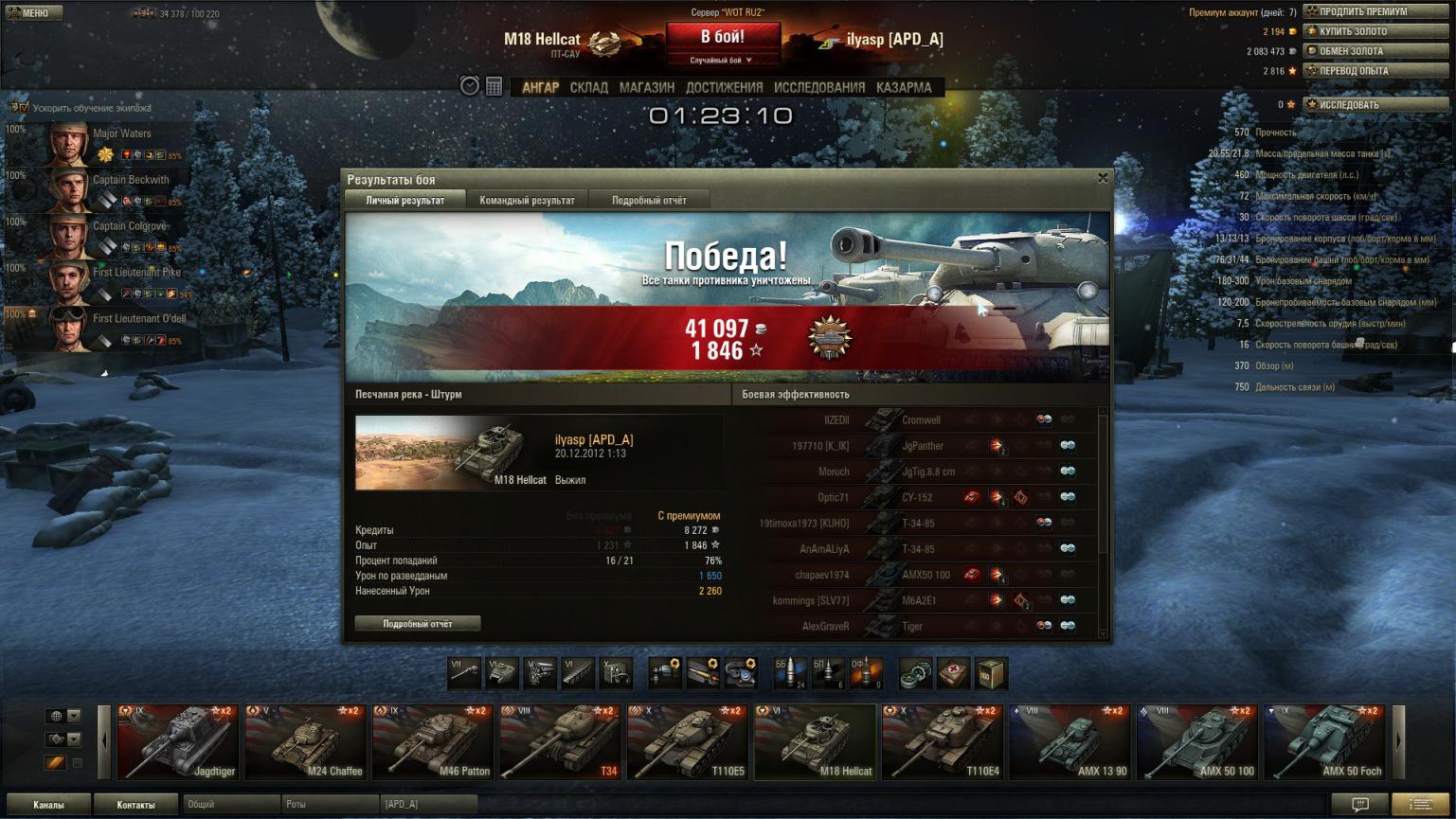Screen dimensions: 1456x819
Task: Show the КАЗАРМА section
Action: point(903,87)
